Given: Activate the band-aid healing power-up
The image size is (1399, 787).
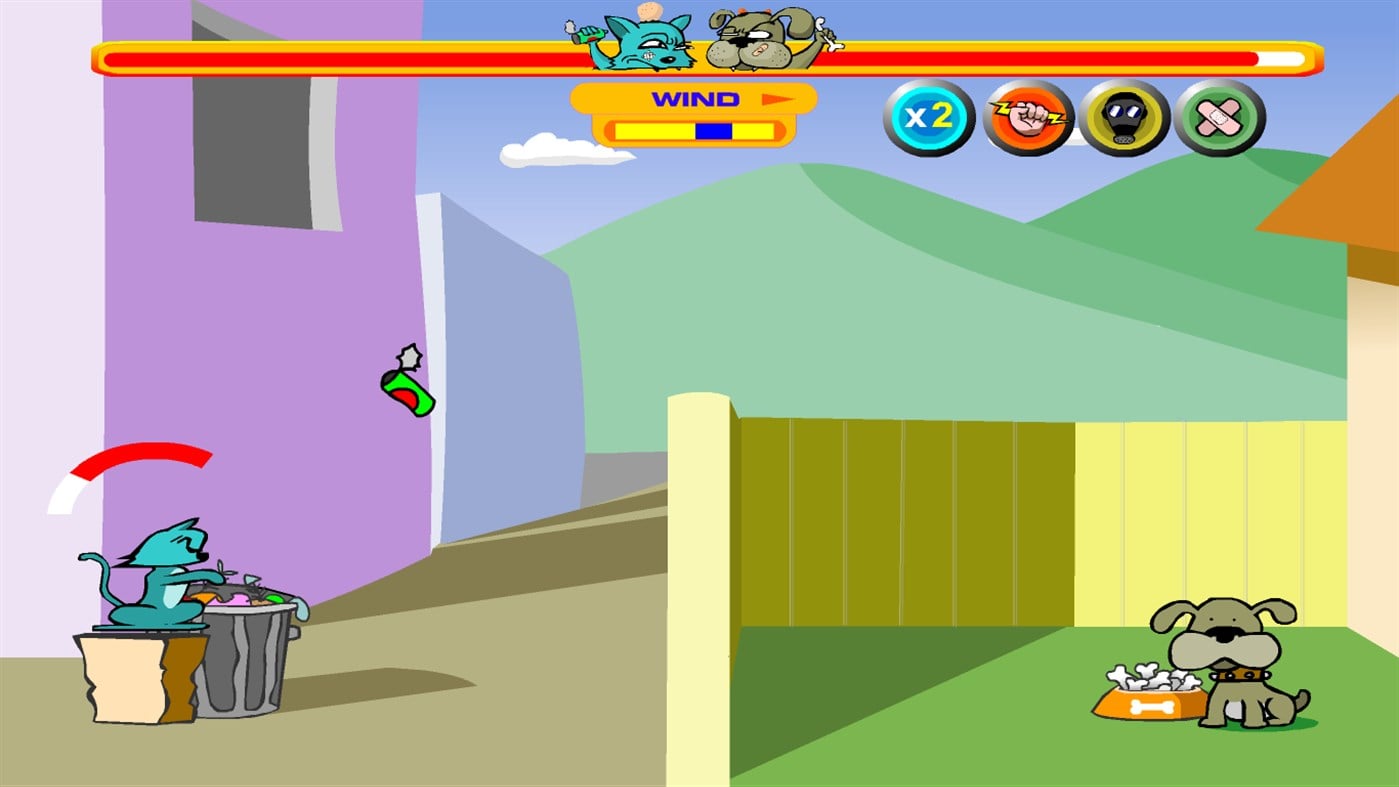Looking at the screenshot, I should click(x=1222, y=117).
